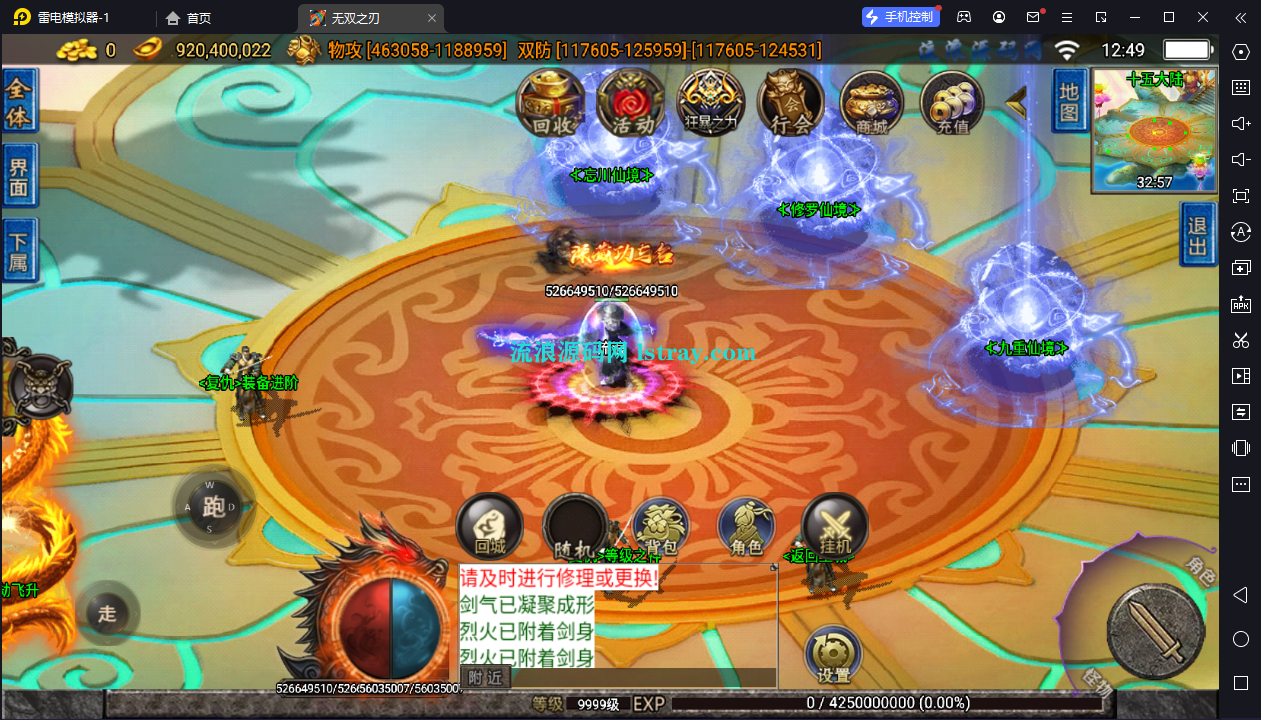Open the 回收 recycle menu
The image size is (1261, 720).
tap(551, 103)
